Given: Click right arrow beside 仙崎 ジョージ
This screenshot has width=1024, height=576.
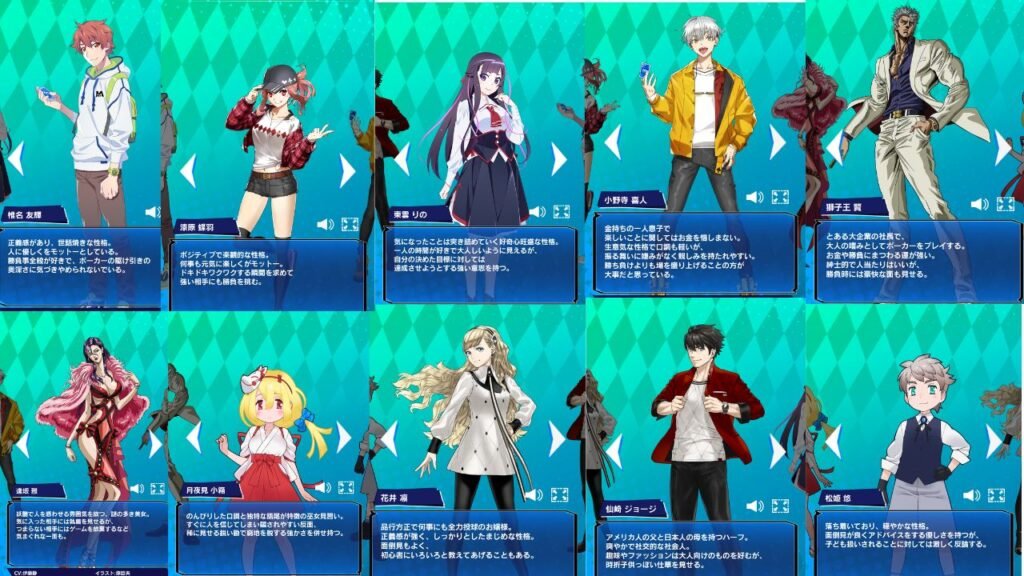Looking at the screenshot, I should tap(777, 450).
